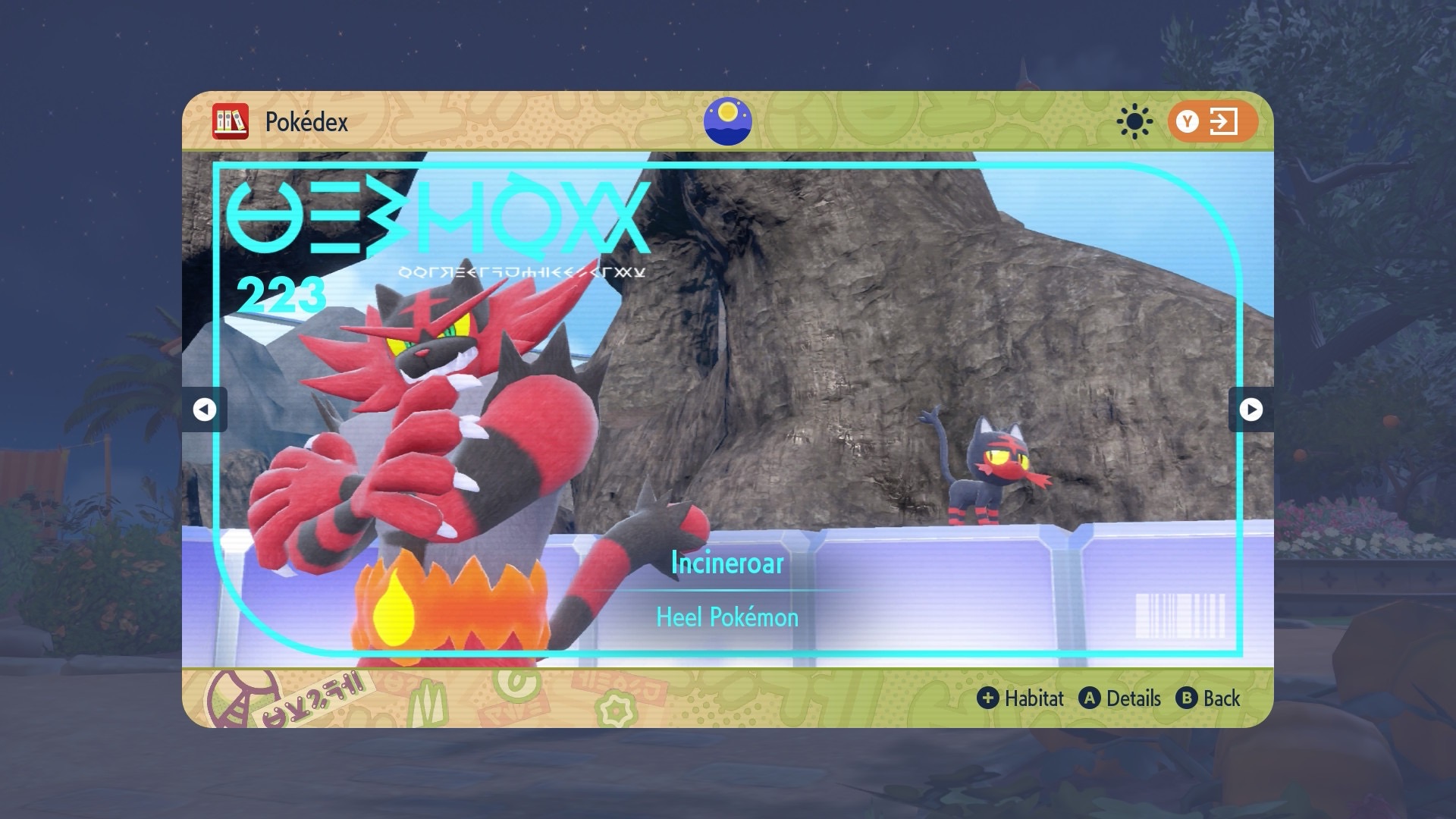Screen dimensions: 1456x819
Task: Advance to the next Pokédex entry
Action: coord(1250,409)
